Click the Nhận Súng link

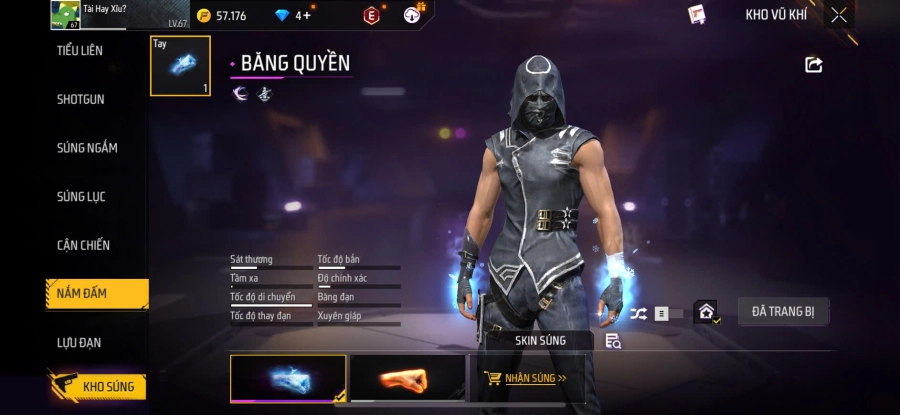click(525, 379)
